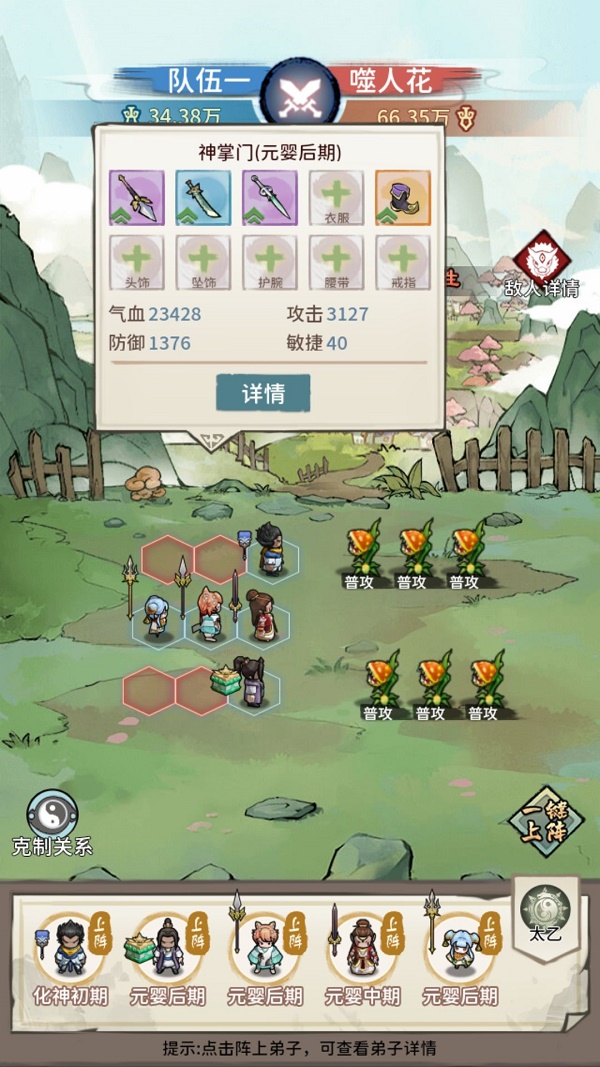
Task: Select the purple spear equipment slot
Action: pyautogui.click(x=136, y=197)
